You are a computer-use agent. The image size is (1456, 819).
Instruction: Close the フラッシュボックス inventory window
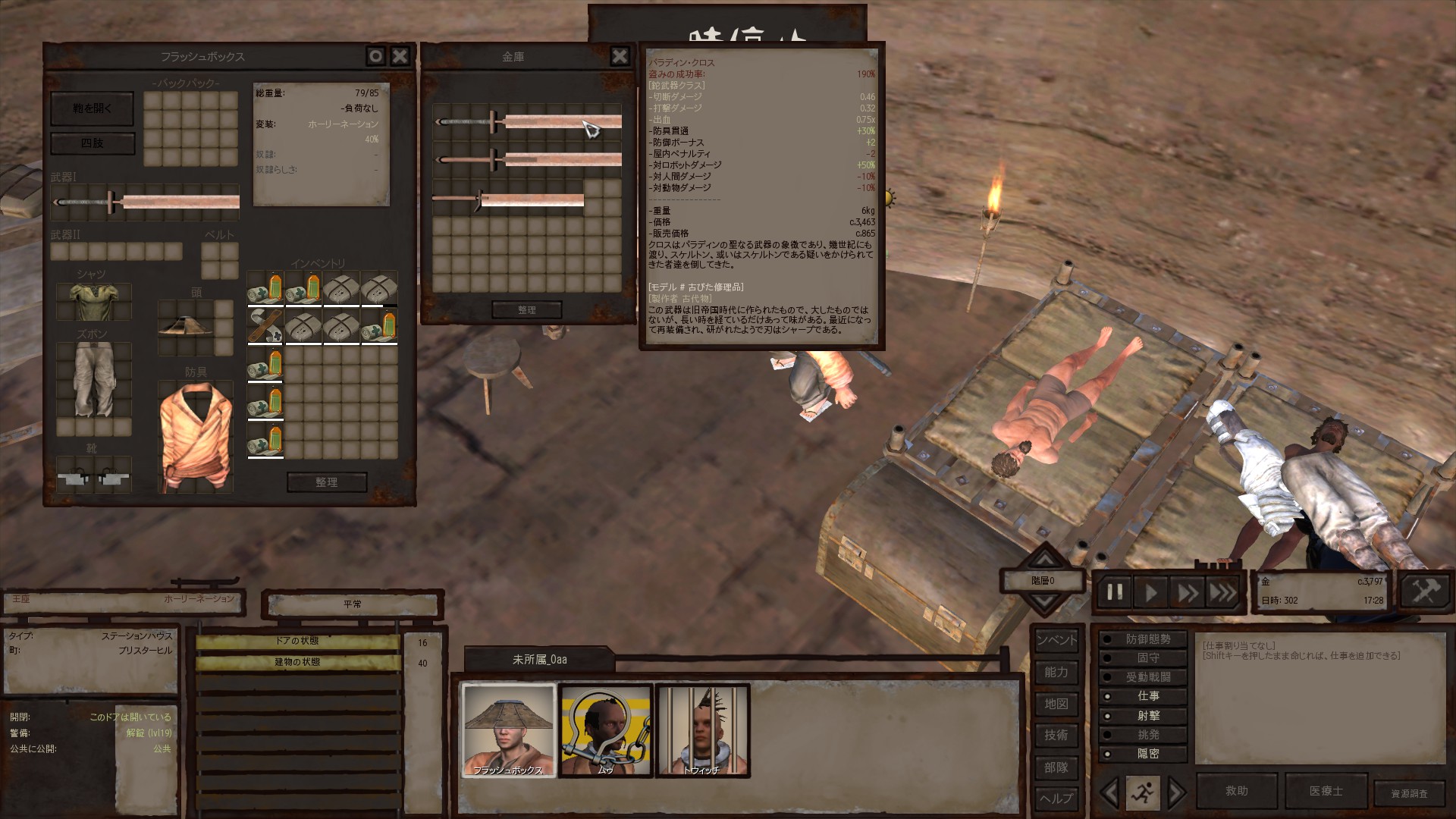(x=400, y=56)
